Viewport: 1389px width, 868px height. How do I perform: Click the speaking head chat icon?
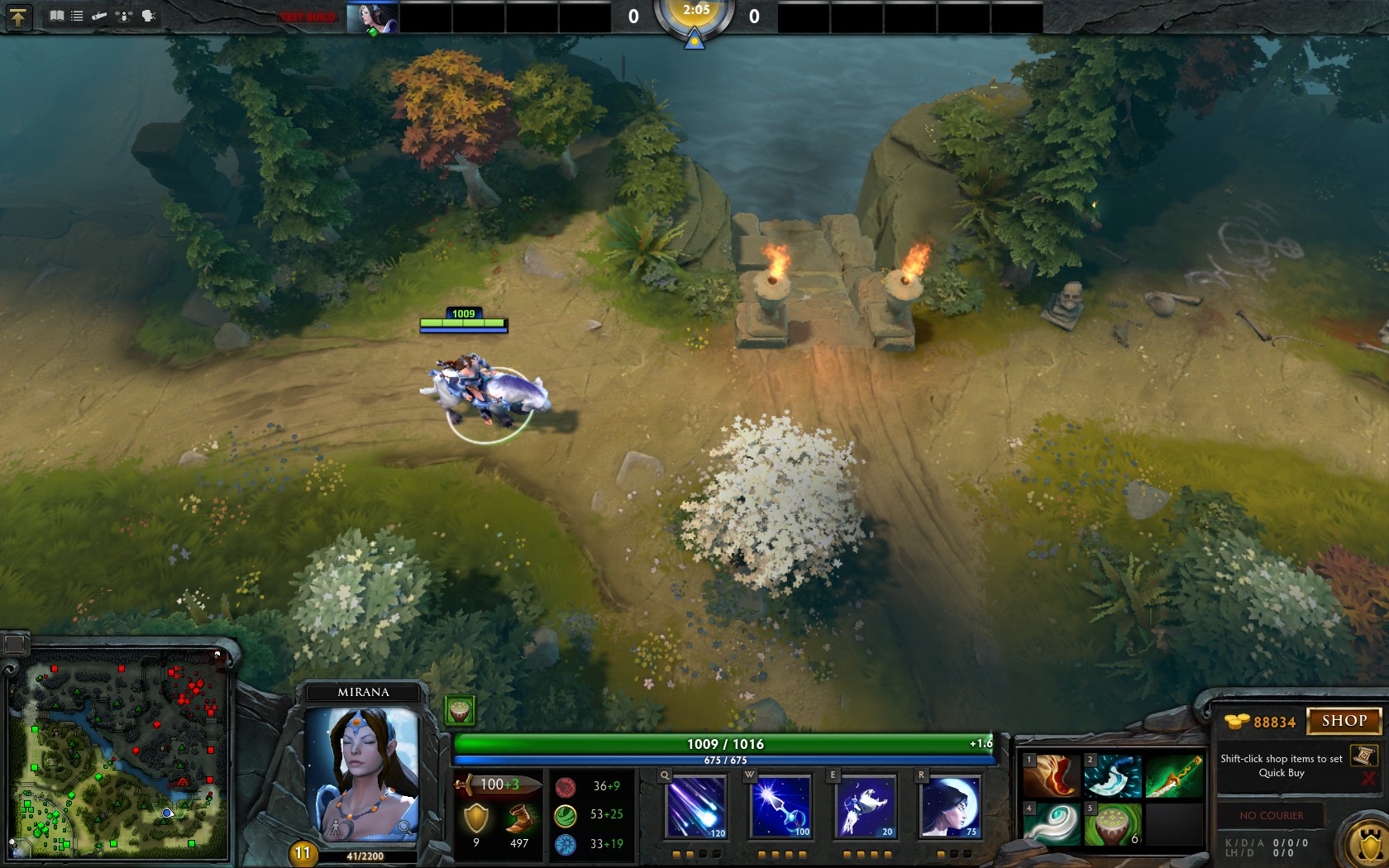tap(149, 16)
